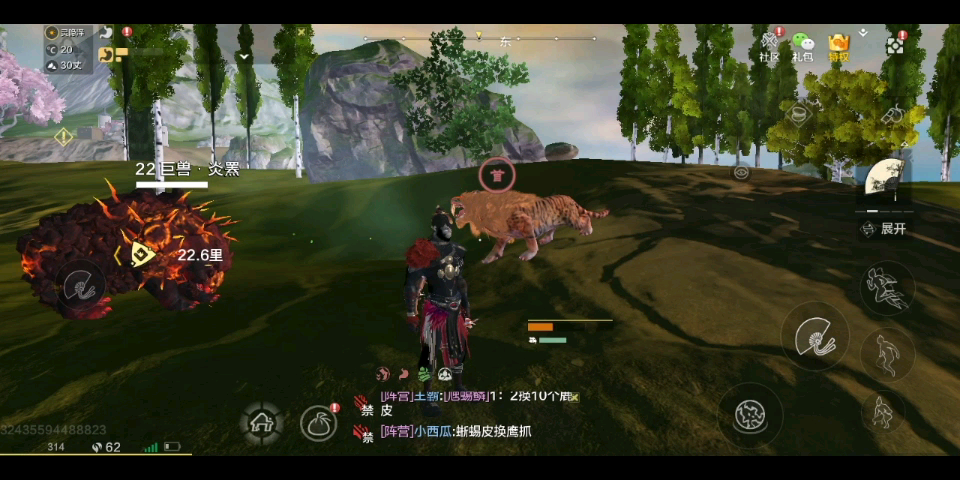This screenshot has height=480, width=960.
Task: Click the yellow tracking marker showing 22.6里
Action: point(142,254)
